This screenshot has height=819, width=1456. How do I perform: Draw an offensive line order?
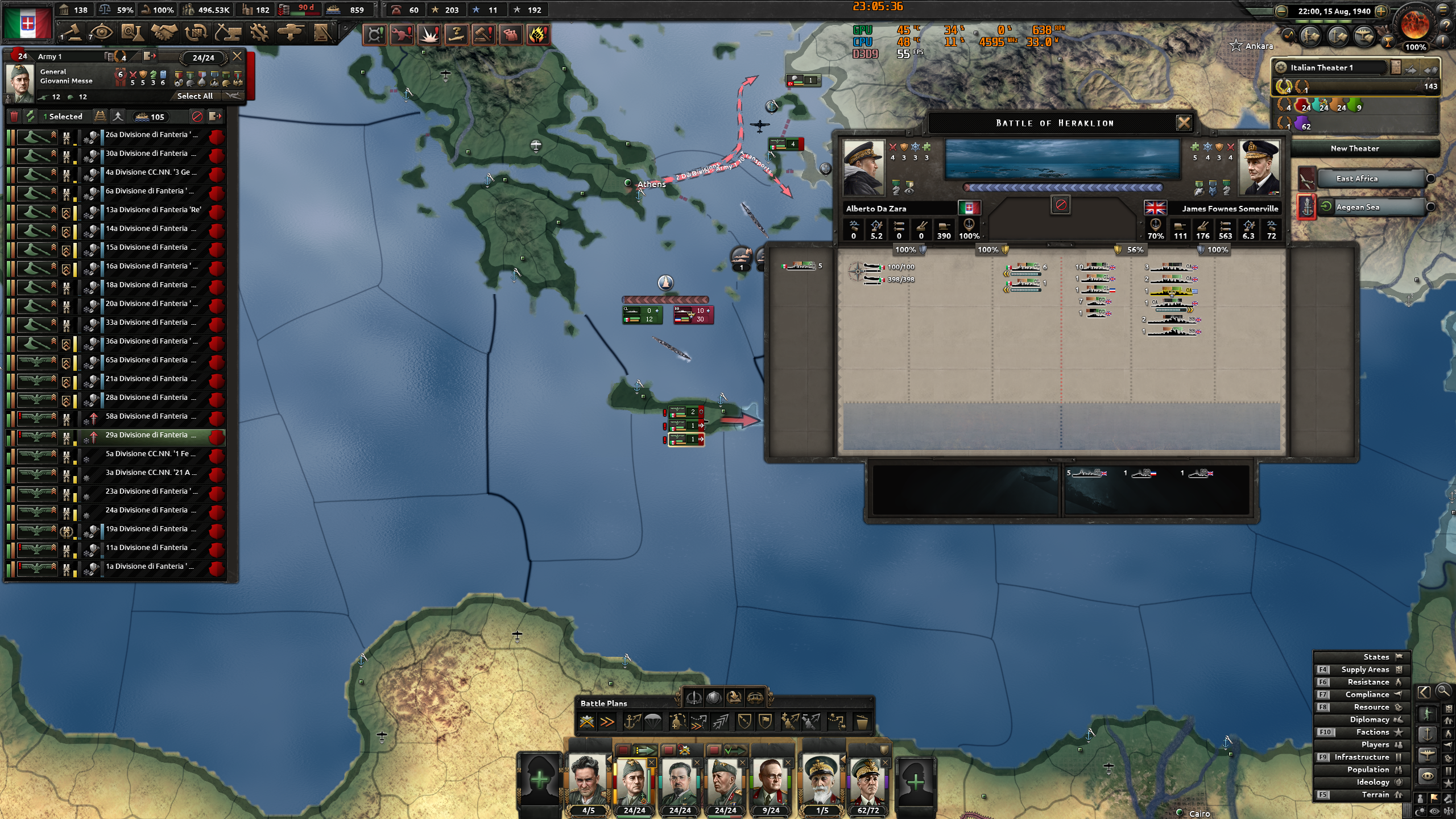[x=719, y=721]
